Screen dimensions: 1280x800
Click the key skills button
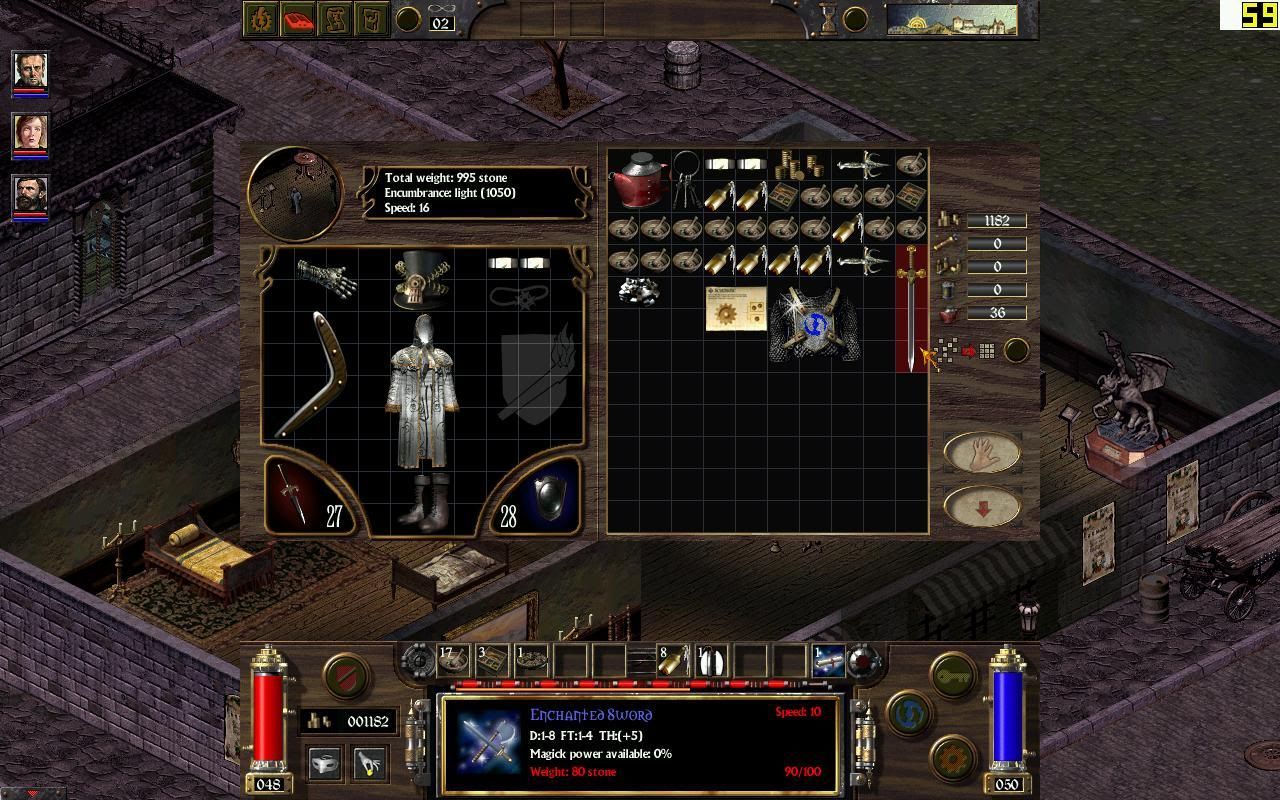954,676
